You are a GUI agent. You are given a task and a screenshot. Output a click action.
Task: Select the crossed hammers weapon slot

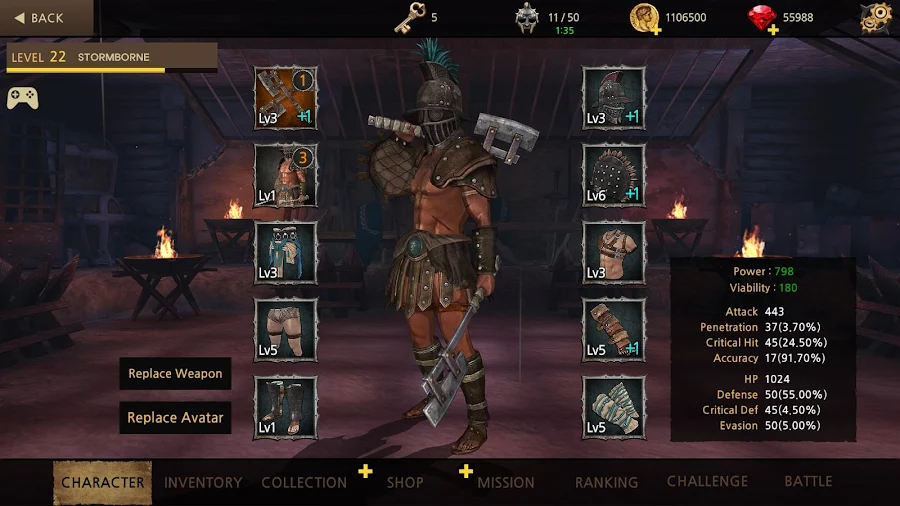(285, 98)
